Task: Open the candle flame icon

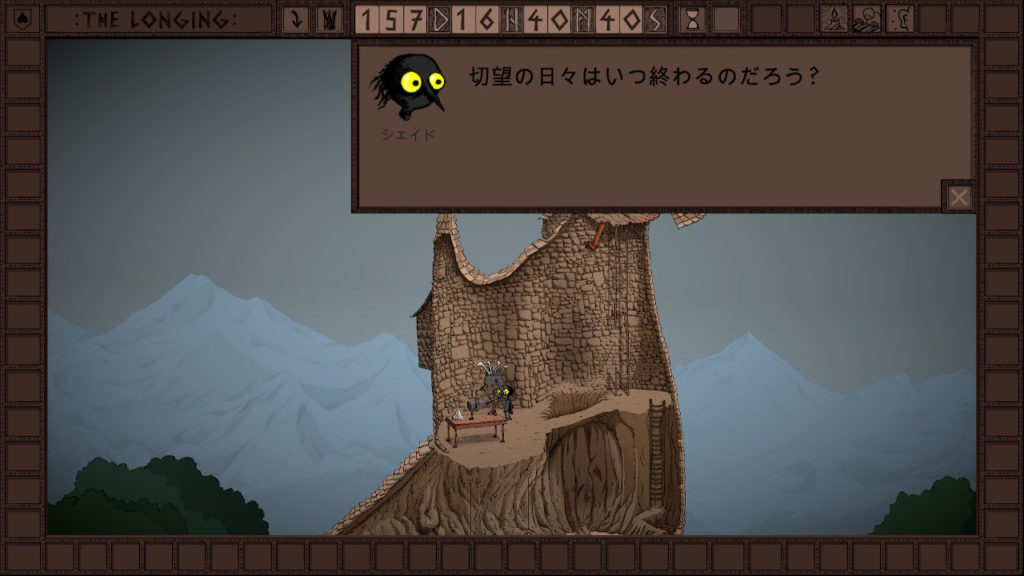Action: (x=834, y=19)
